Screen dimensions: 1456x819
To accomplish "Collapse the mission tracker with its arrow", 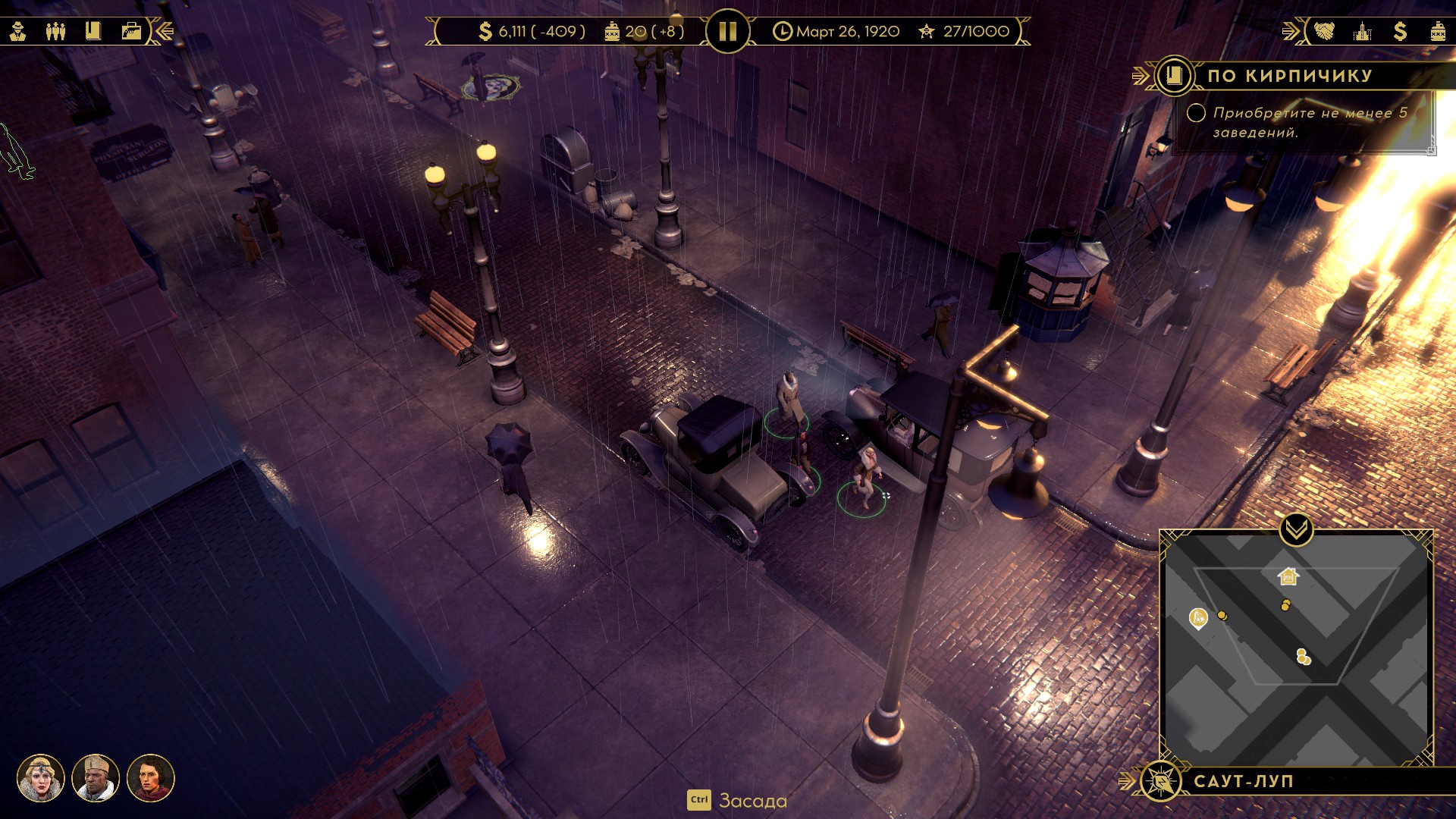I will (1140, 76).
